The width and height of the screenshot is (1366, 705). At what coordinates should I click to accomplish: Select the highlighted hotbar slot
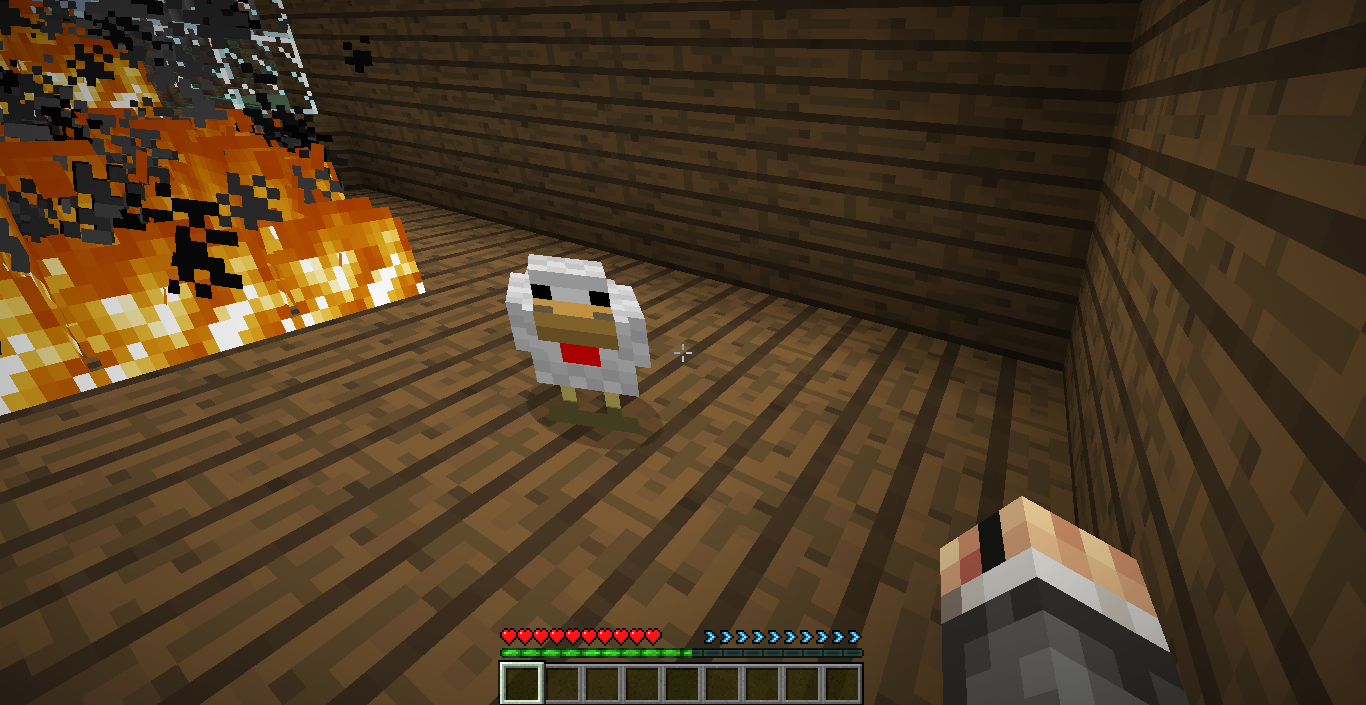pos(521,683)
